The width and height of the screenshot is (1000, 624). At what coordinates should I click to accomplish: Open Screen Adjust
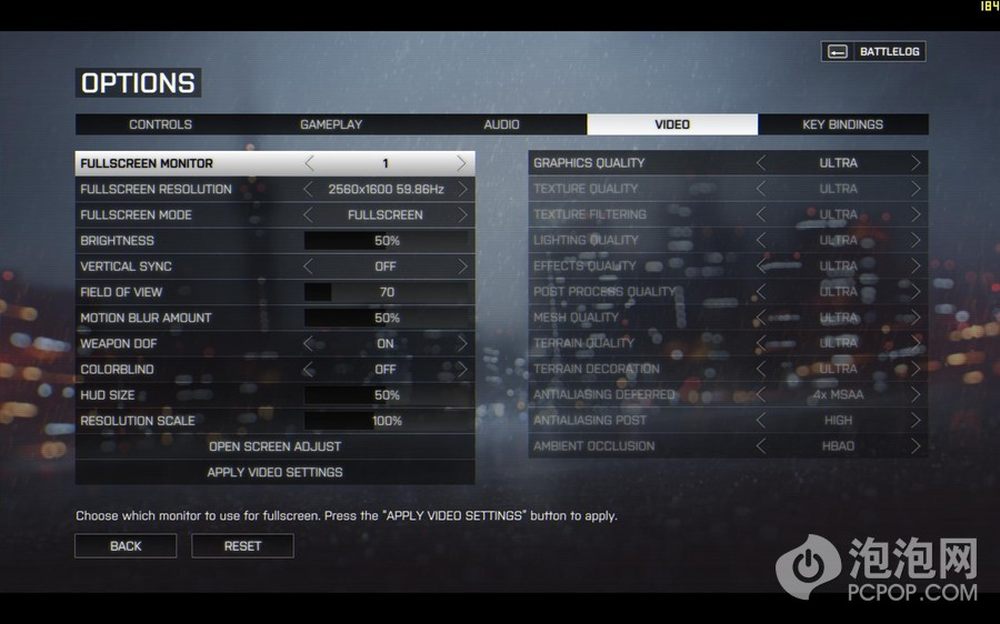[x=275, y=446]
